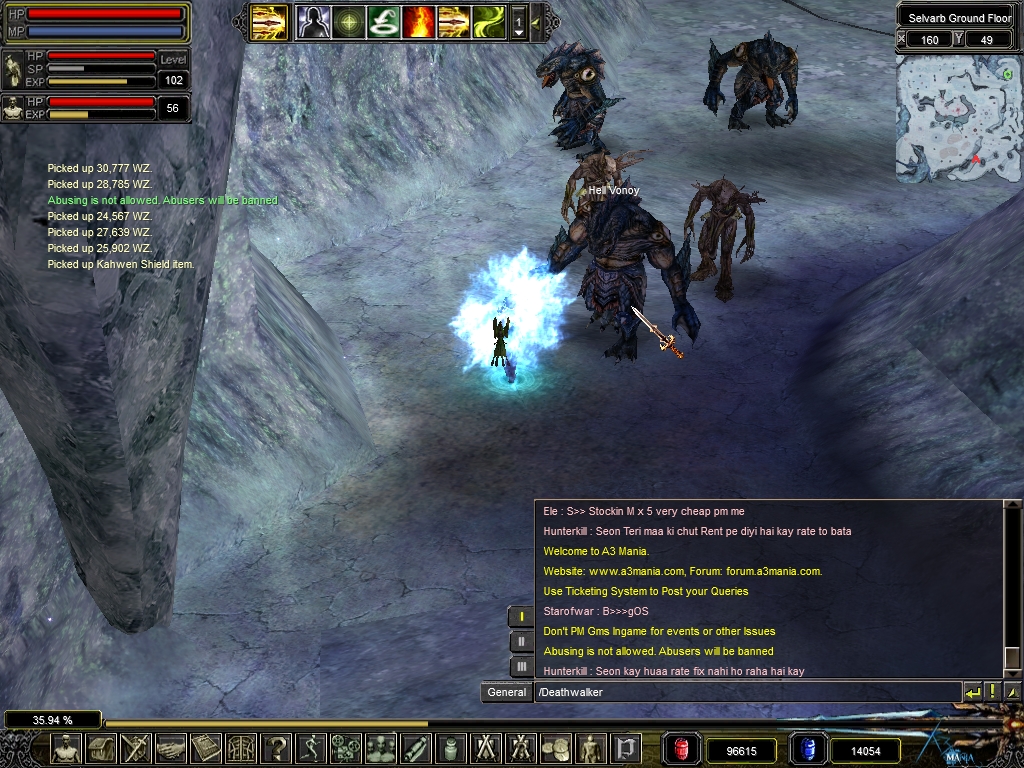This screenshot has width=1024, height=768.
Task: Activate the green swirling ring skill
Action: point(384,21)
